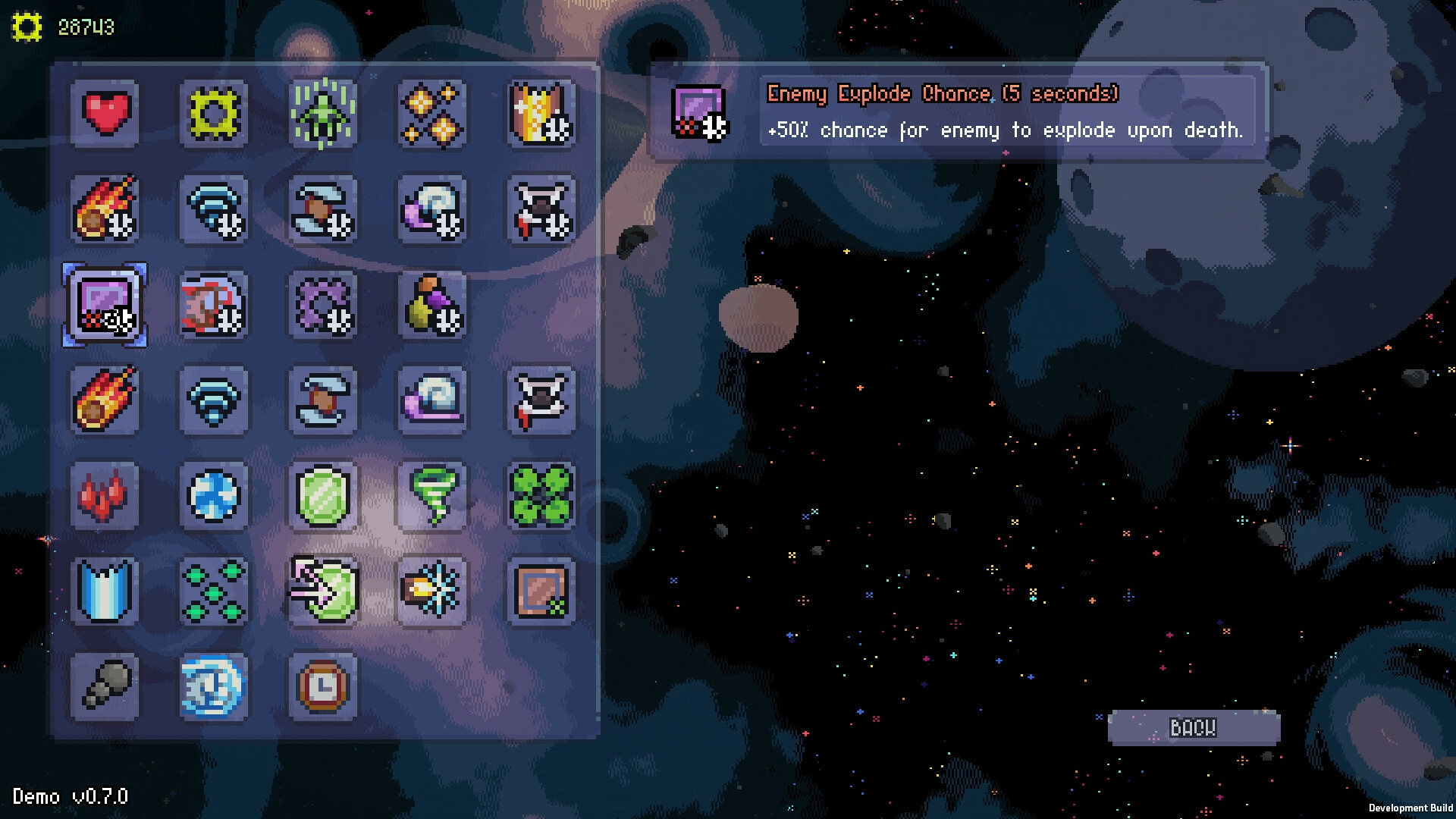Pick the gray asteroid rock icon

point(105,687)
